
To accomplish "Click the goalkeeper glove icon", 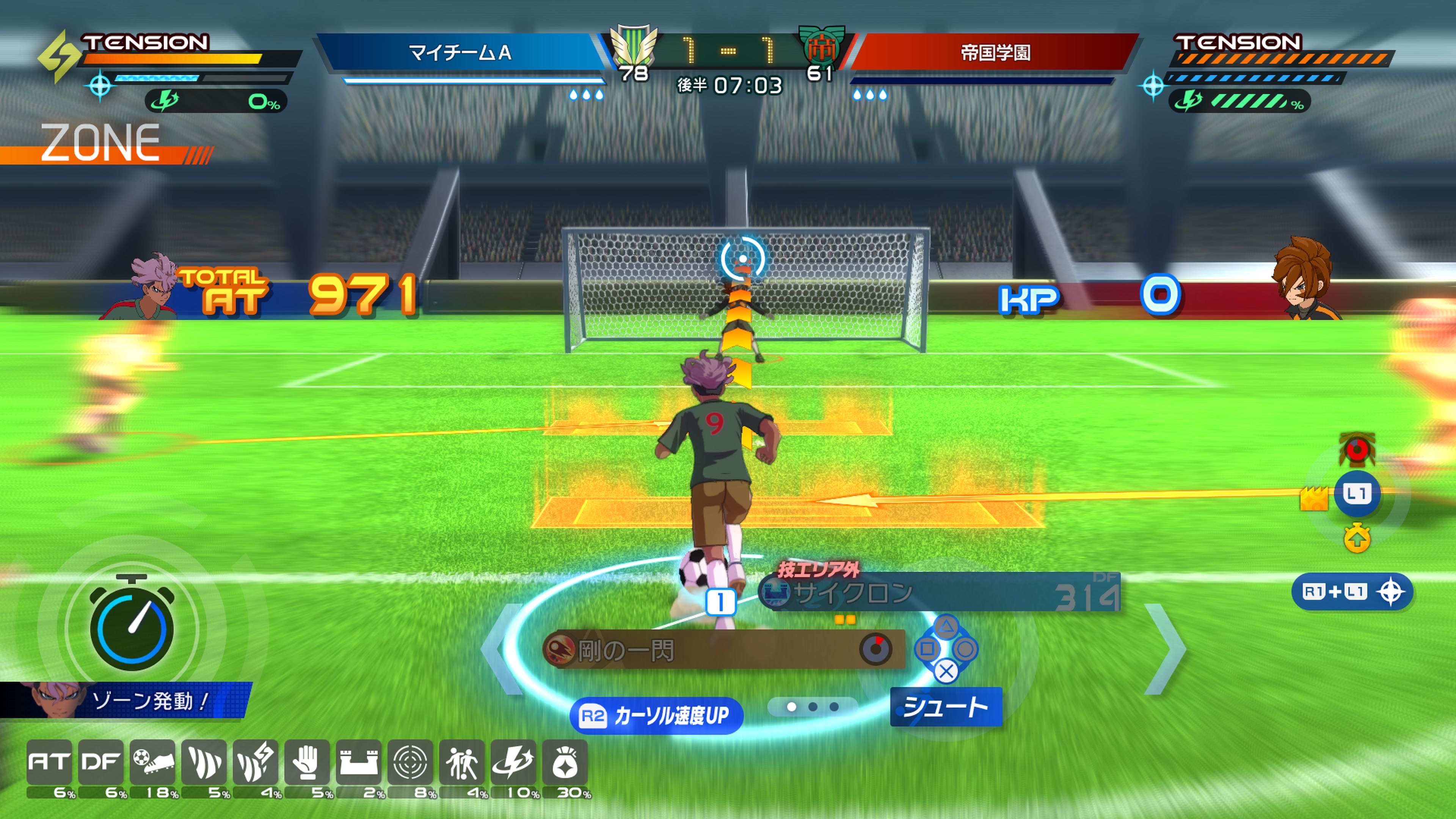I will [x=307, y=763].
